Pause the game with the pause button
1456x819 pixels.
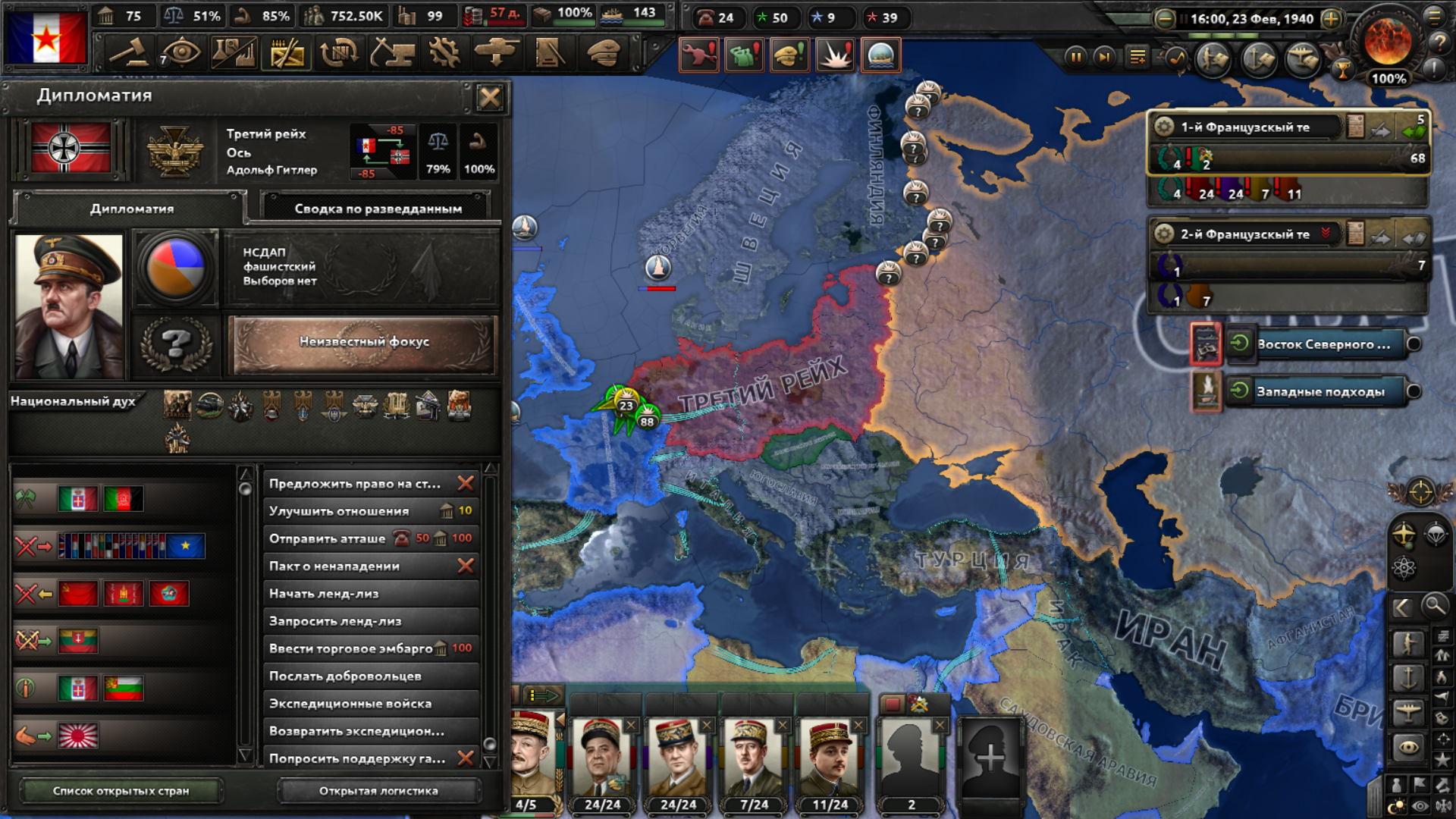pos(1075,57)
